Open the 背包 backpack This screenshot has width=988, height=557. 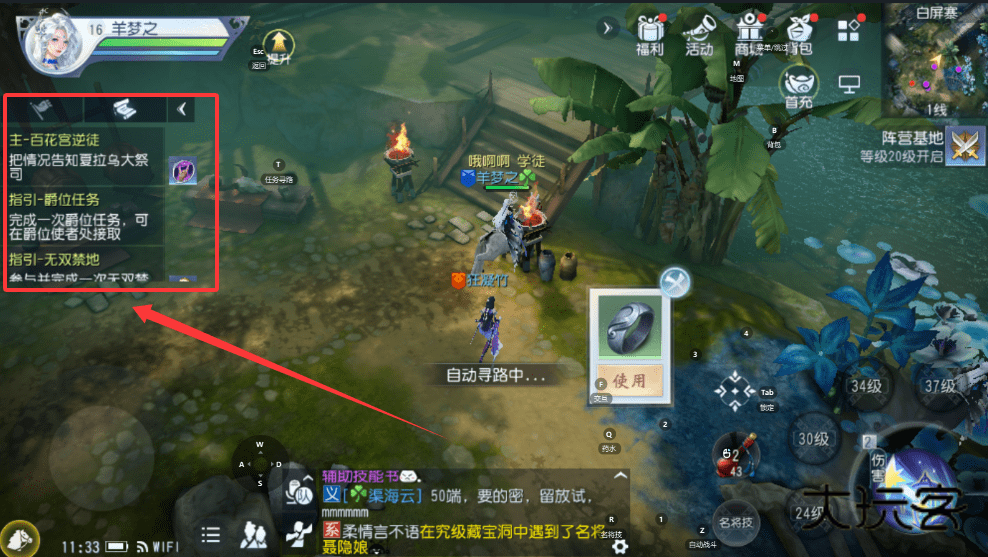pyautogui.click(x=798, y=34)
